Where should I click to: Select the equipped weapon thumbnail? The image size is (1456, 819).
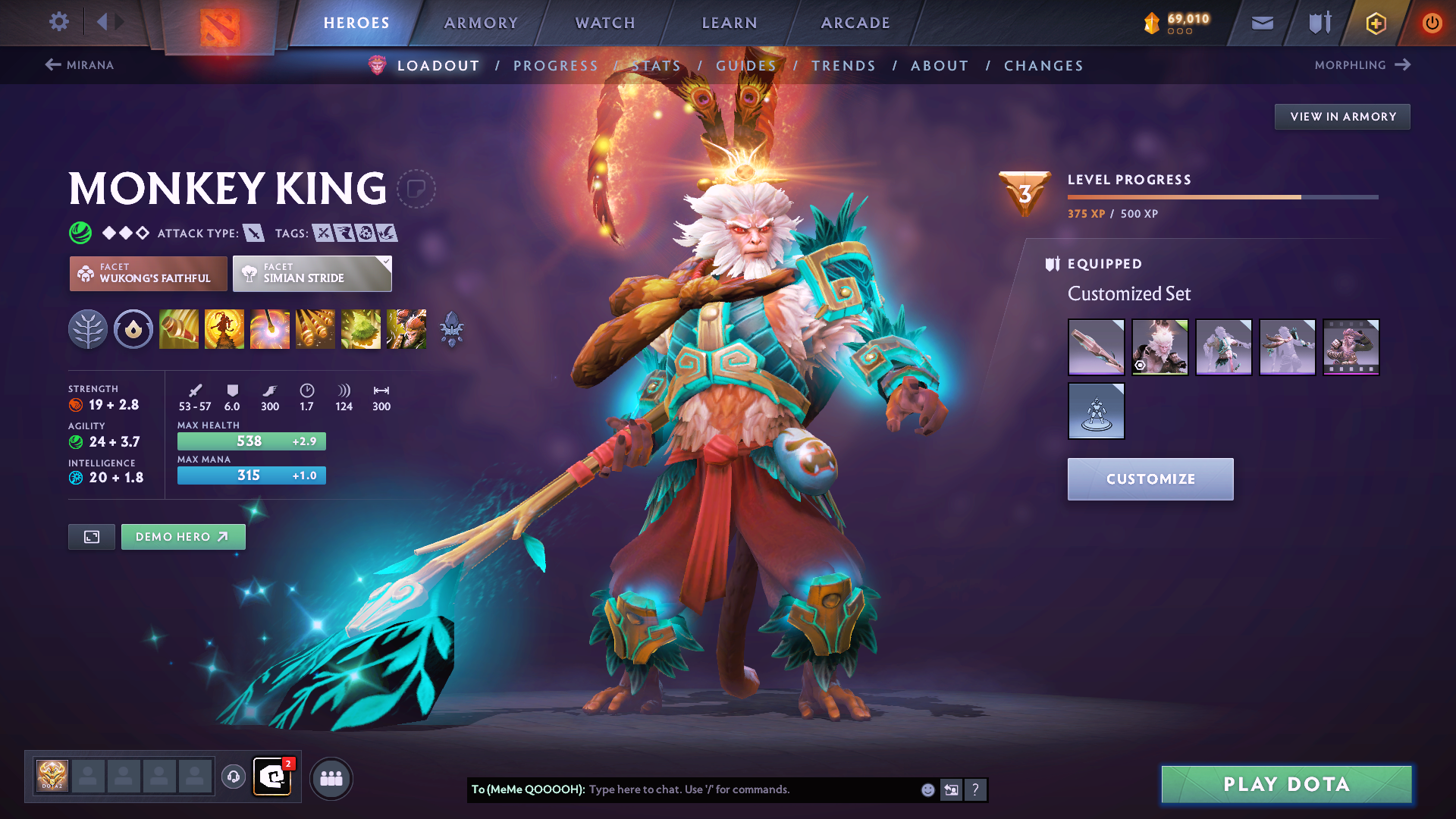(1097, 347)
